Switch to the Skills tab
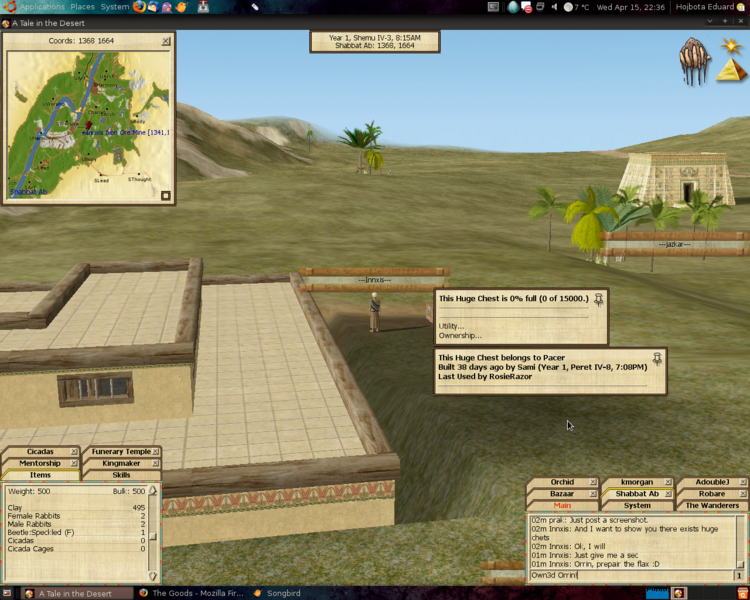The height and width of the screenshot is (600, 750). [121, 475]
